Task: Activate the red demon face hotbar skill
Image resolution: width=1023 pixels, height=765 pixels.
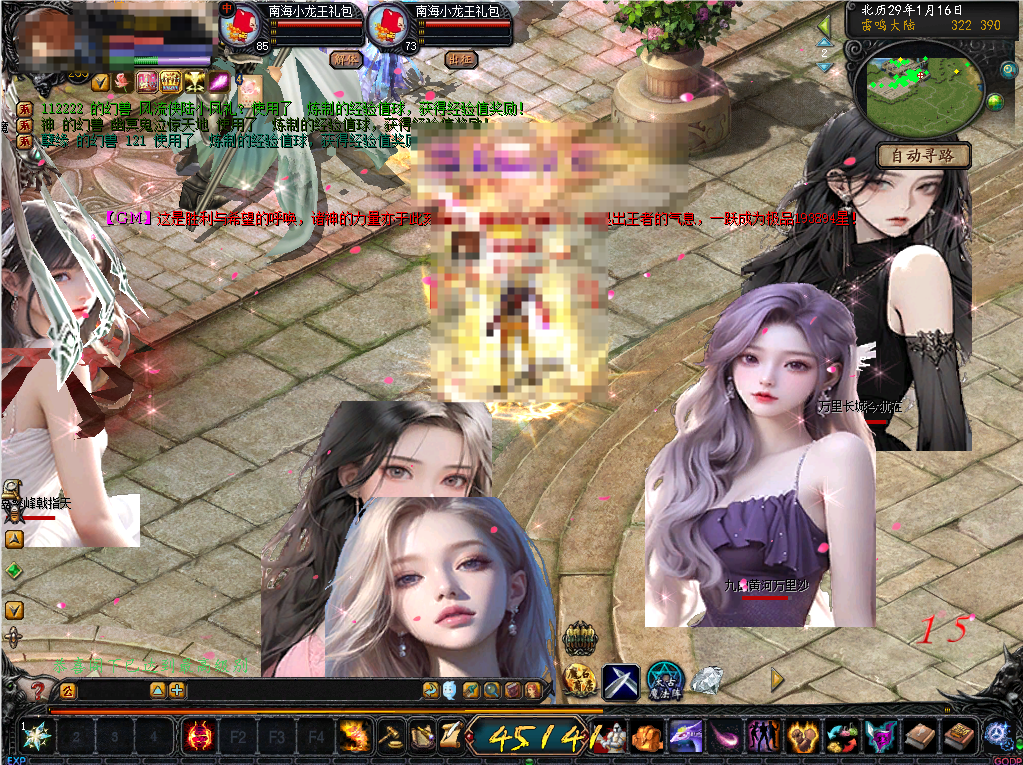Action: click(x=200, y=738)
